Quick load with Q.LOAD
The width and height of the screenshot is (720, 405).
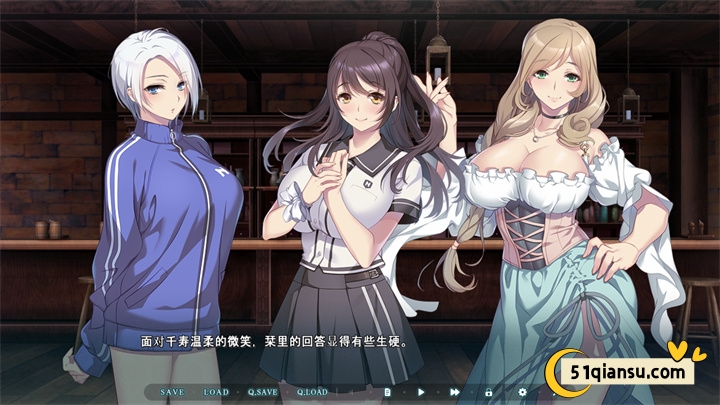pyautogui.click(x=312, y=392)
